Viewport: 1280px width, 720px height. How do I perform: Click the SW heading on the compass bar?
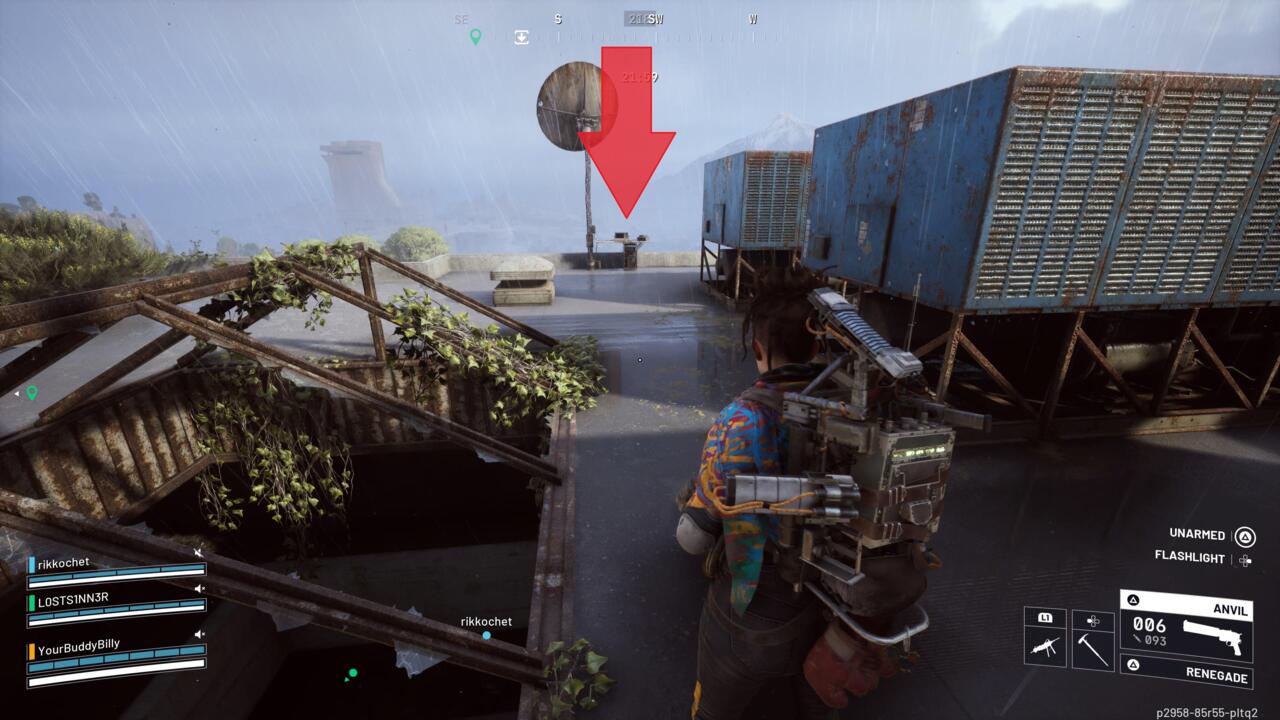[x=655, y=19]
